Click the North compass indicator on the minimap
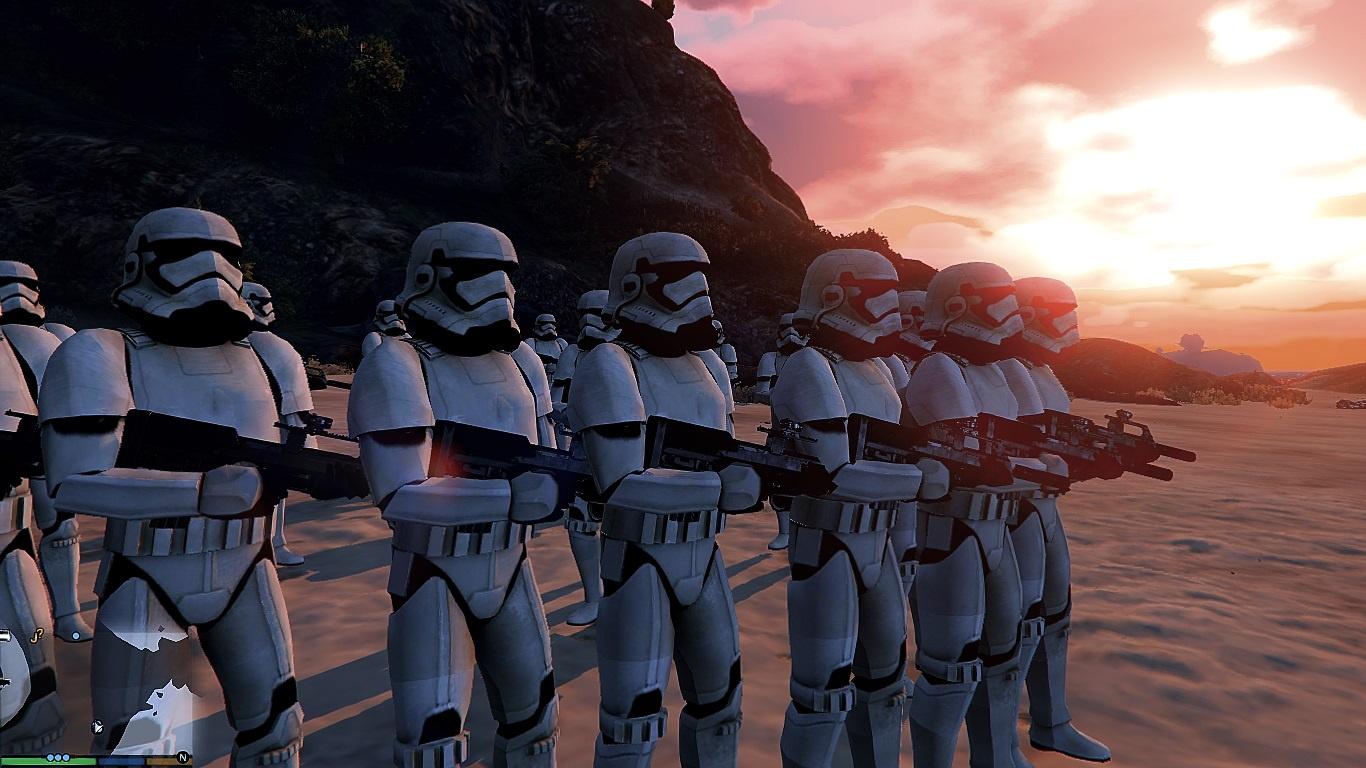This screenshot has height=768, width=1366. 182,757
